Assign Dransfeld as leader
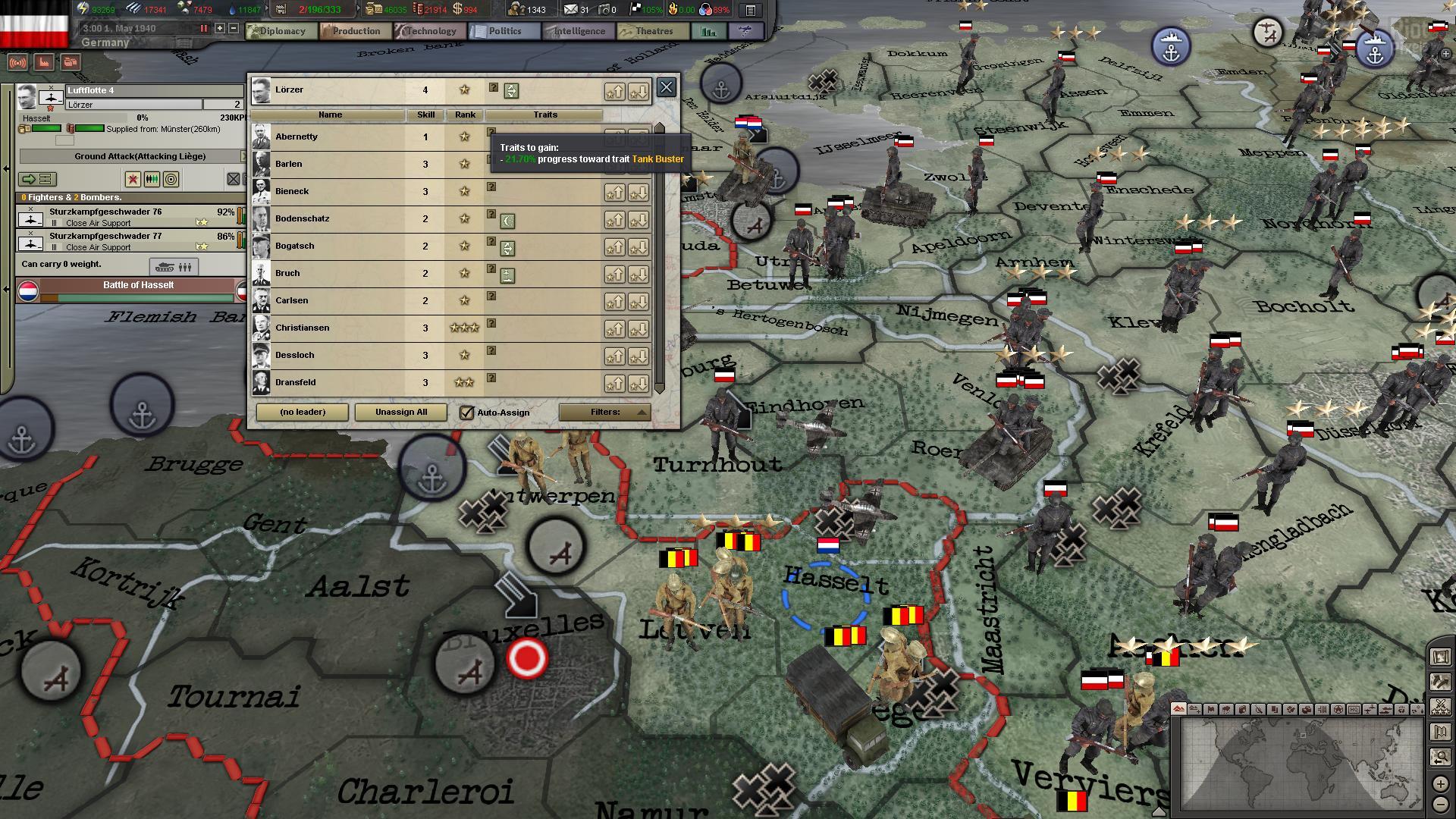Image resolution: width=1456 pixels, height=819 pixels. (295, 383)
